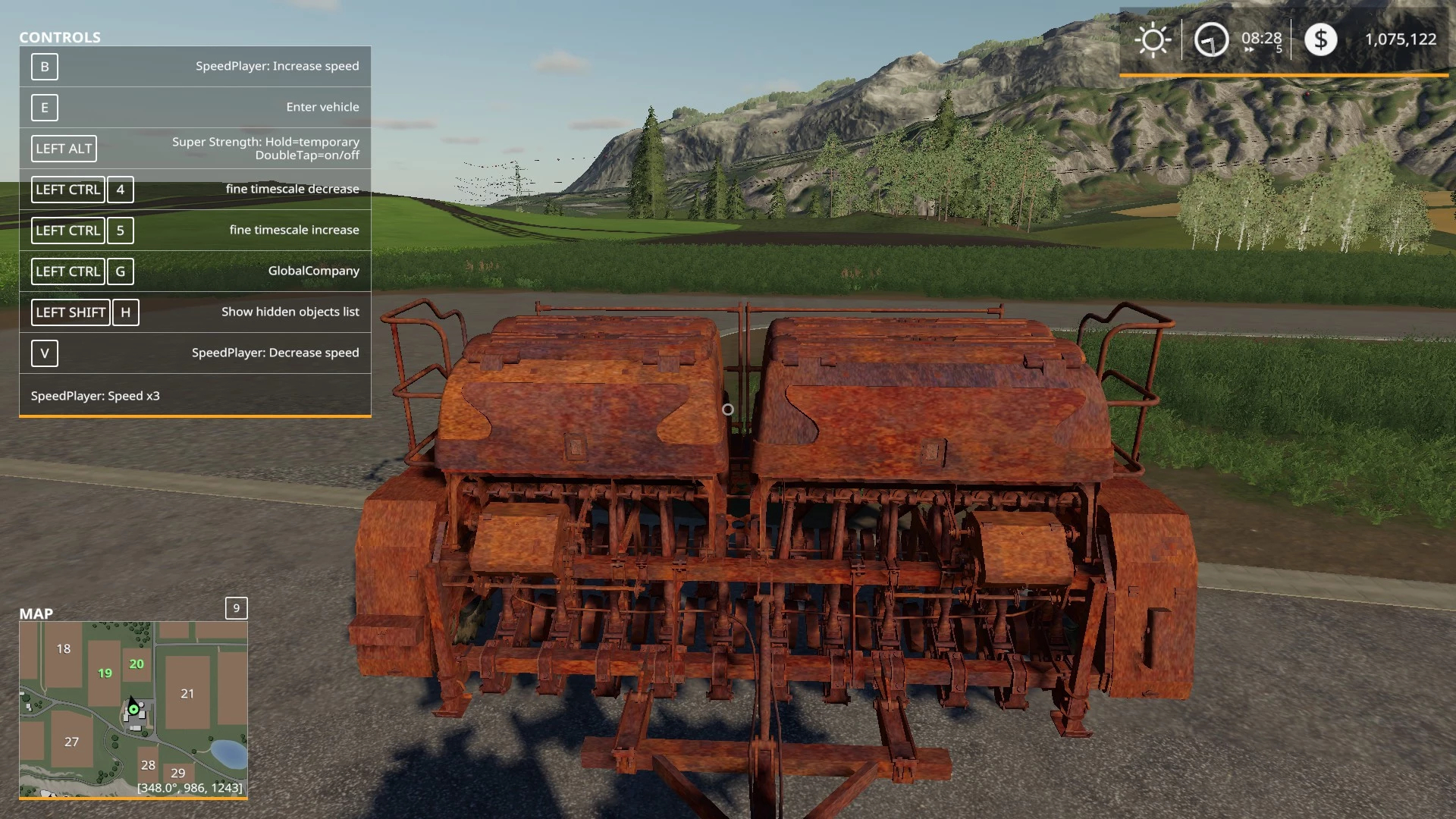Image resolution: width=1456 pixels, height=819 pixels.
Task: Open the minimap in the MAP panel
Action: [133, 709]
